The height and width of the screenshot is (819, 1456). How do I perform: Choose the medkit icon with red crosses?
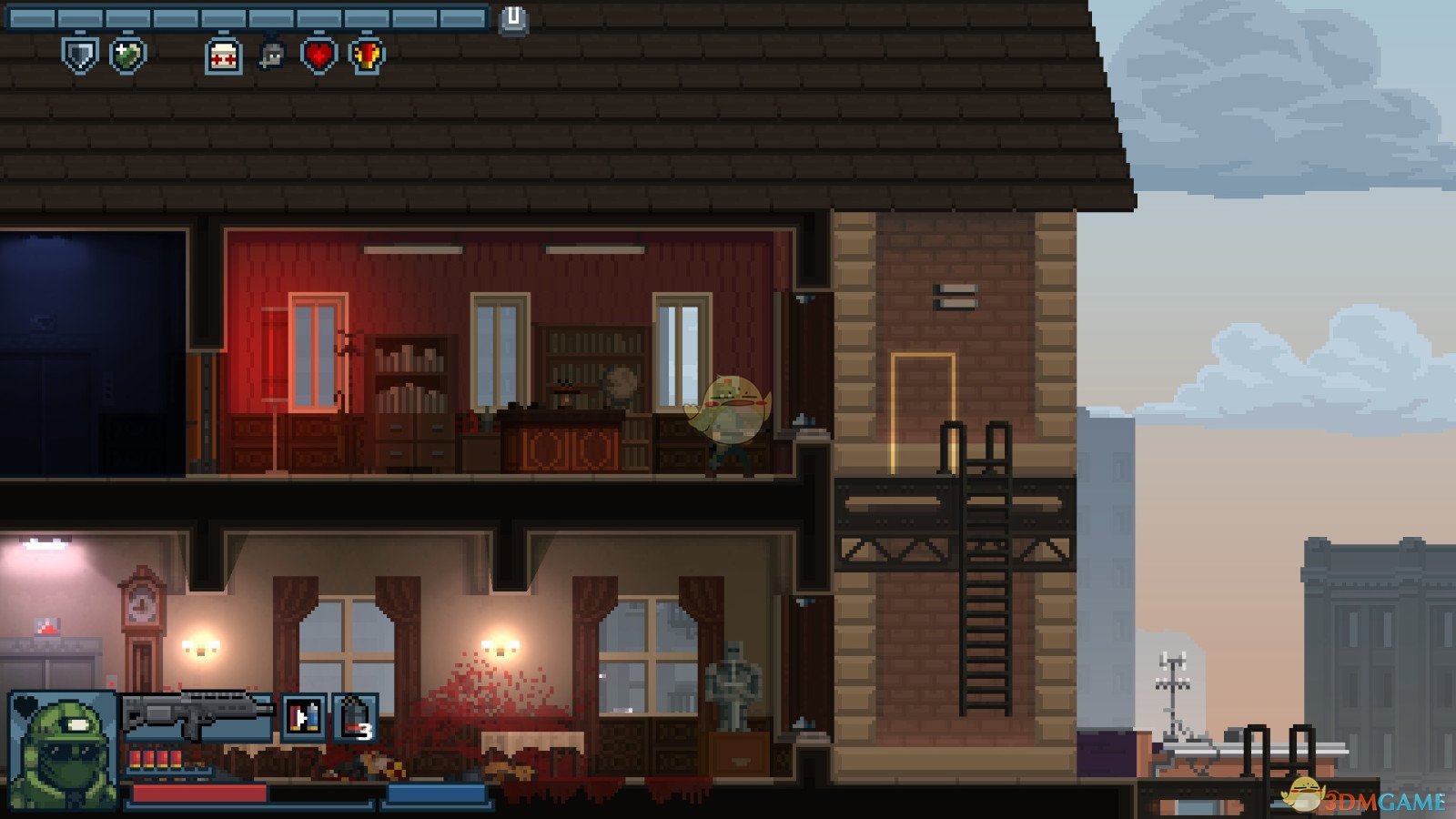coord(223,56)
